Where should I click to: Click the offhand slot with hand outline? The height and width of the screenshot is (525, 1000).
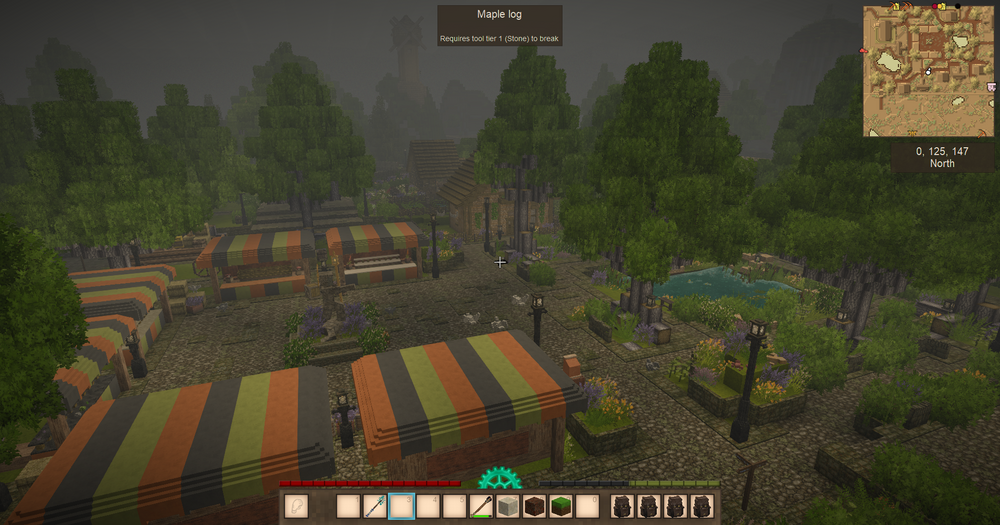[x=296, y=507]
